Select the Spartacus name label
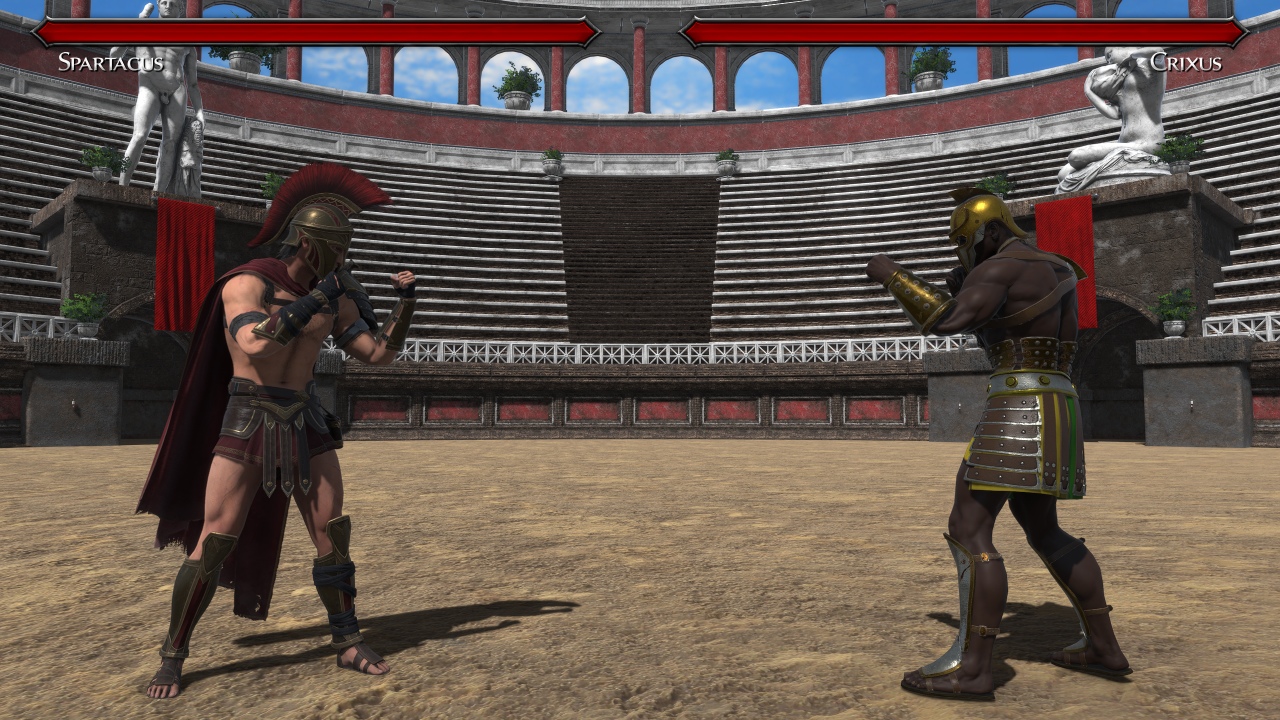The width and height of the screenshot is (1280, 720). pos(110,62)
